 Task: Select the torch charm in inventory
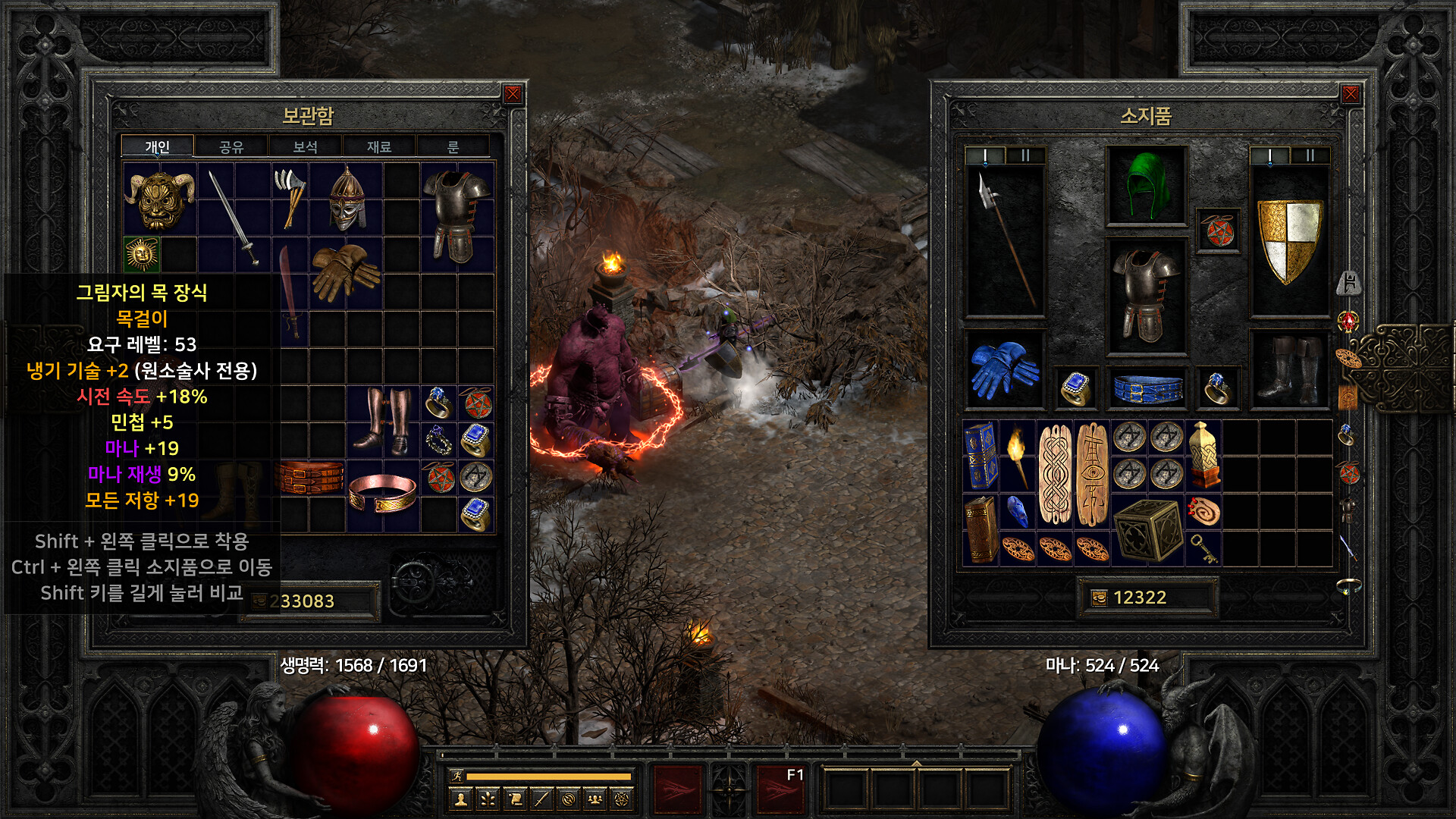coord(1018,455)
